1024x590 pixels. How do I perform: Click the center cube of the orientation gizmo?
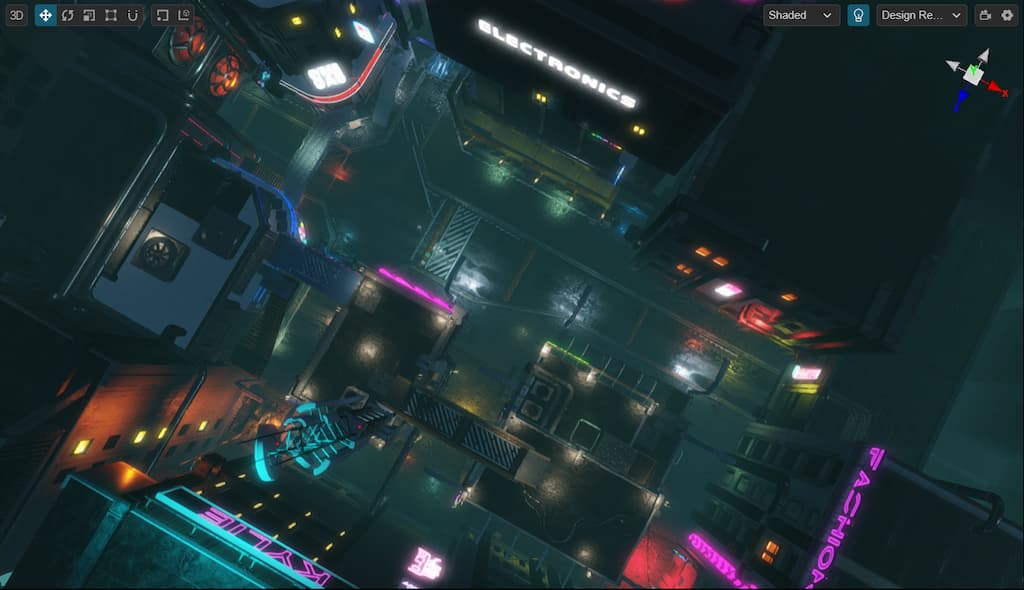972,76
